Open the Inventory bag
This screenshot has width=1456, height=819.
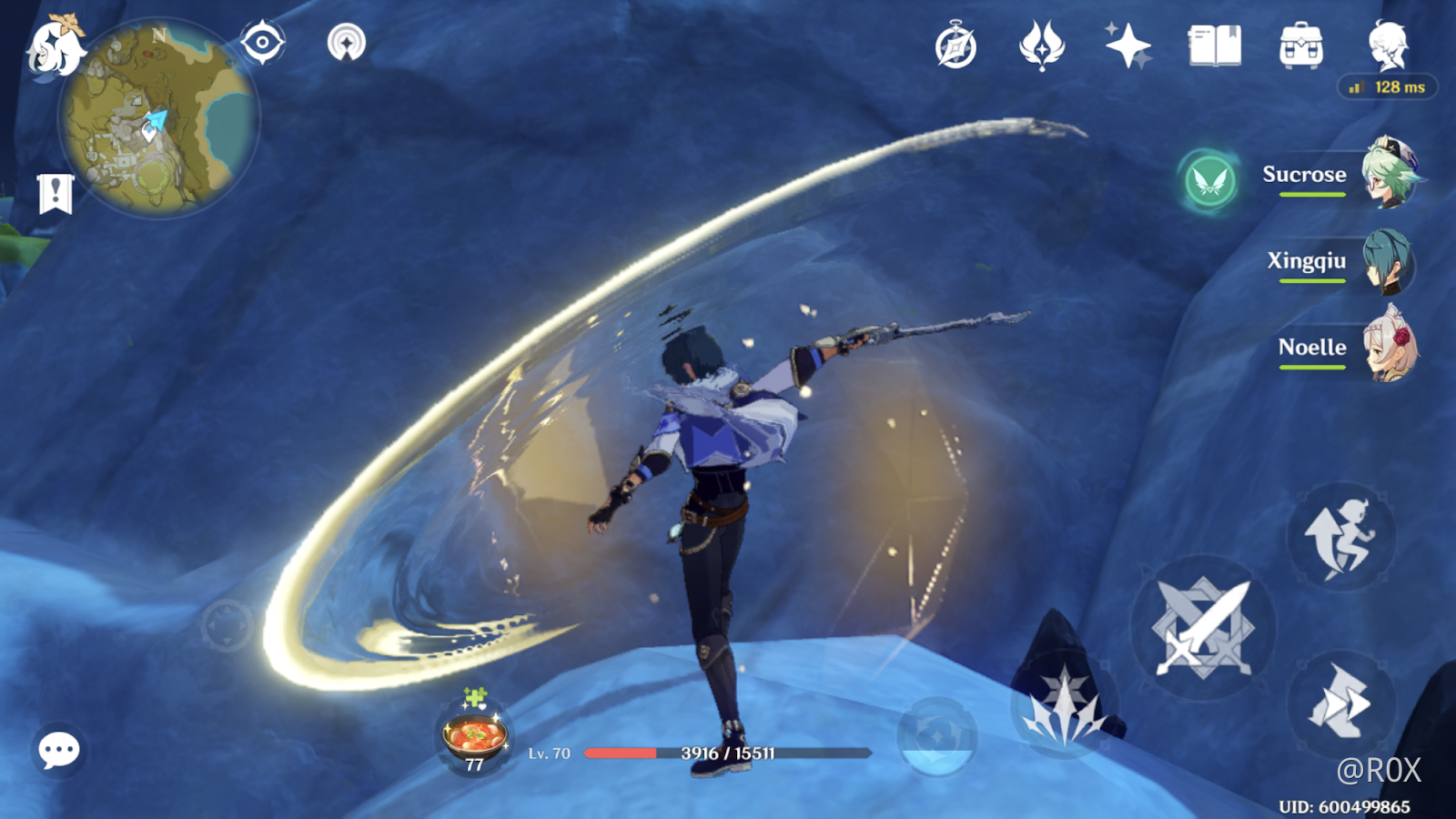1302,45
